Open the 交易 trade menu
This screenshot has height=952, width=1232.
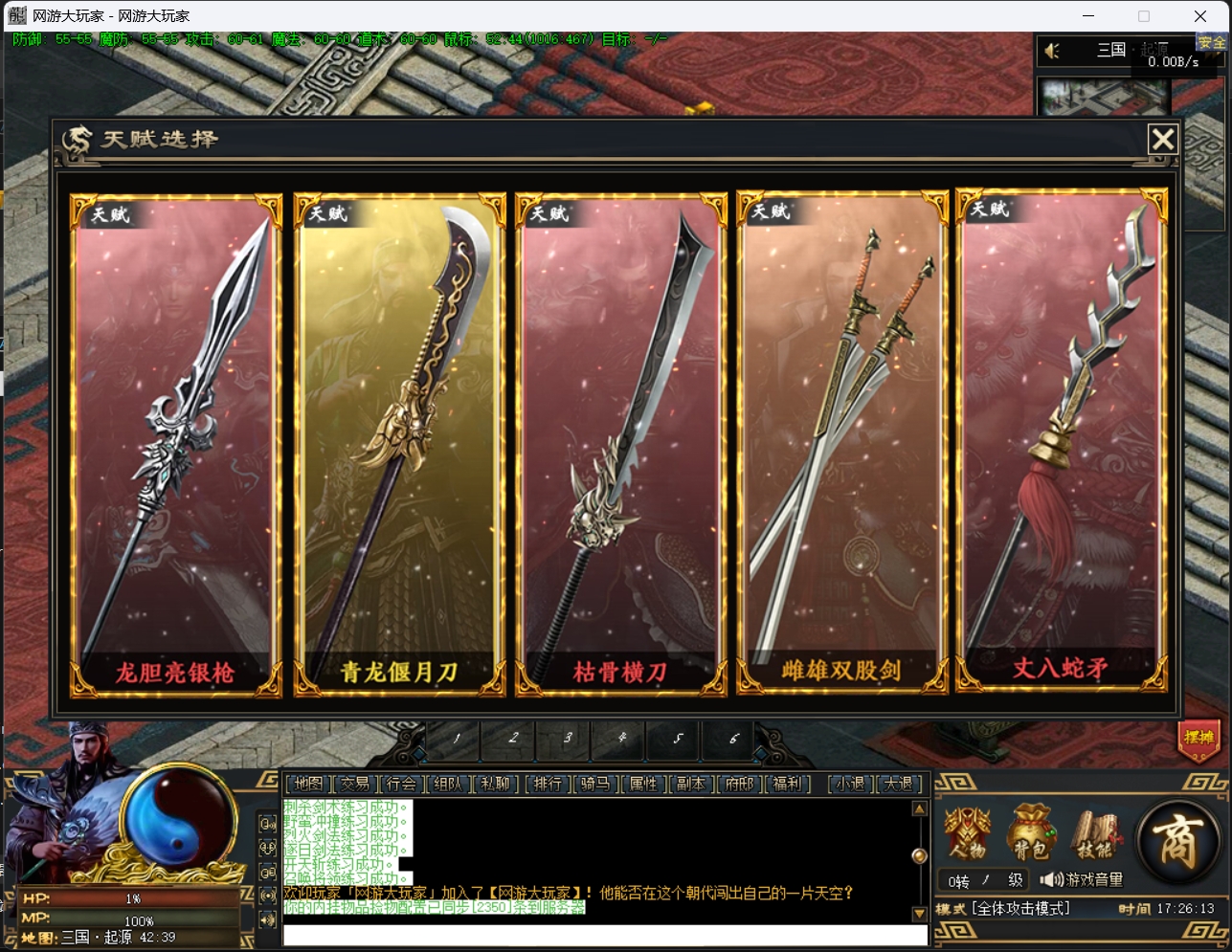click(x=355, y=784)
